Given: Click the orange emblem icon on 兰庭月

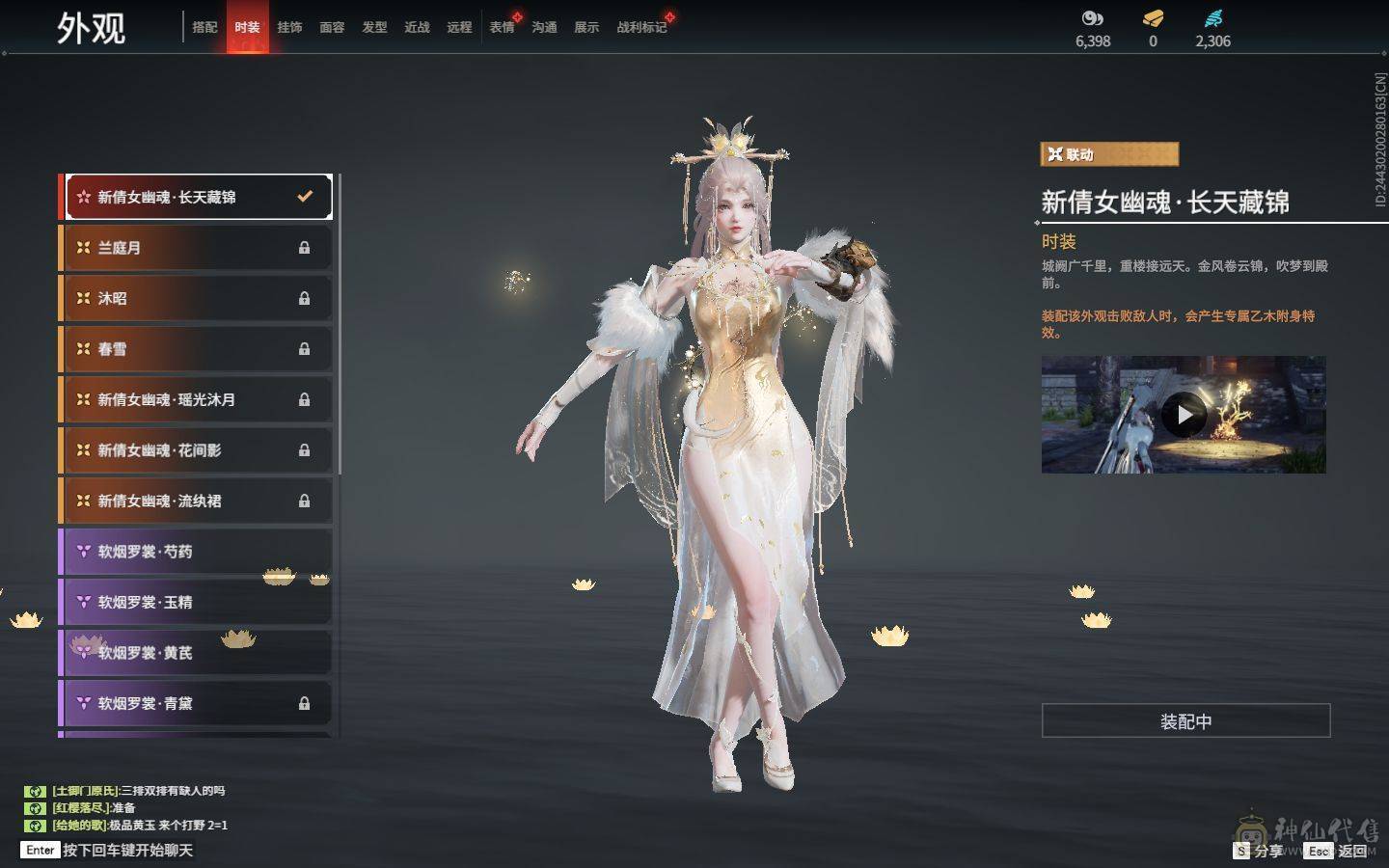Looking at the screenshot, I should pos(83,248).
